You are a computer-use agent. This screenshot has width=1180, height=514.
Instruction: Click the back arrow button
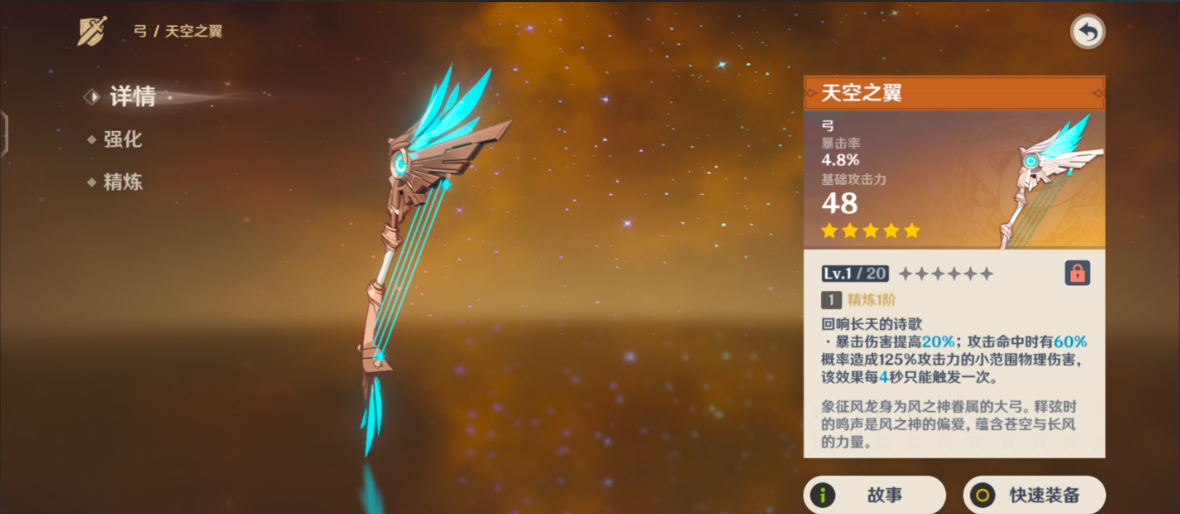(x=1087, y=32)
